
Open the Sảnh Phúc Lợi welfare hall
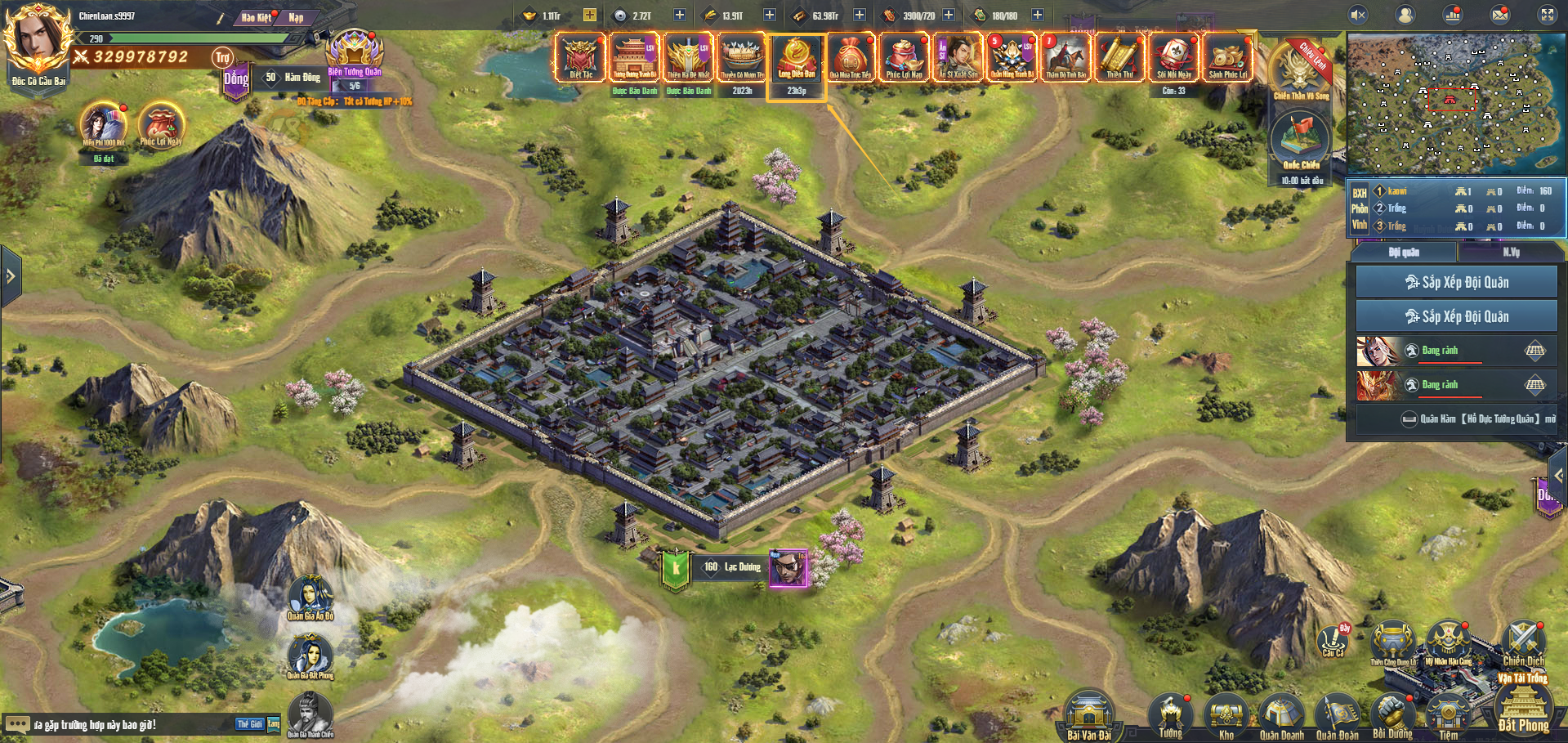pos(1227,57)
